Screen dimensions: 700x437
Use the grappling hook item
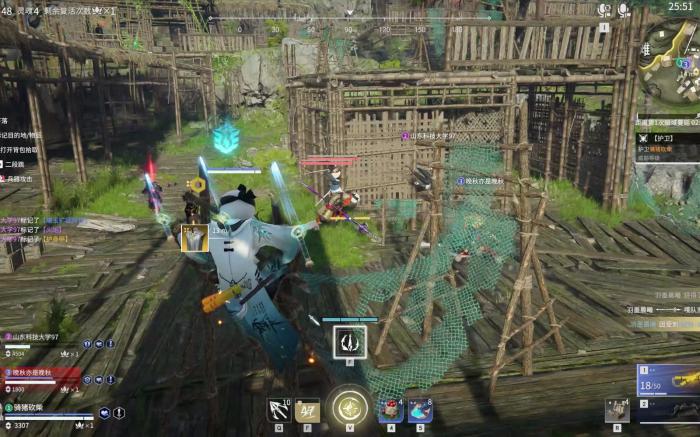point(279,409)
